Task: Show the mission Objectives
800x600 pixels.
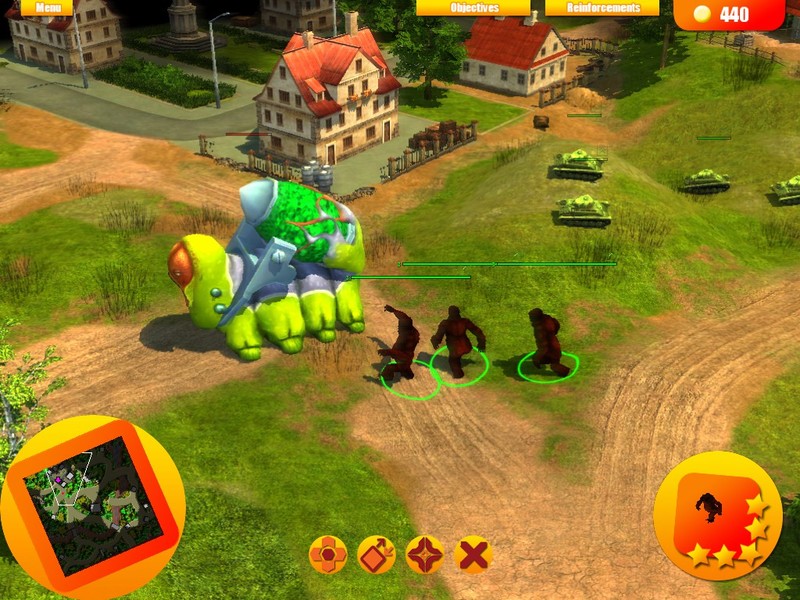Action: point(473,7)
